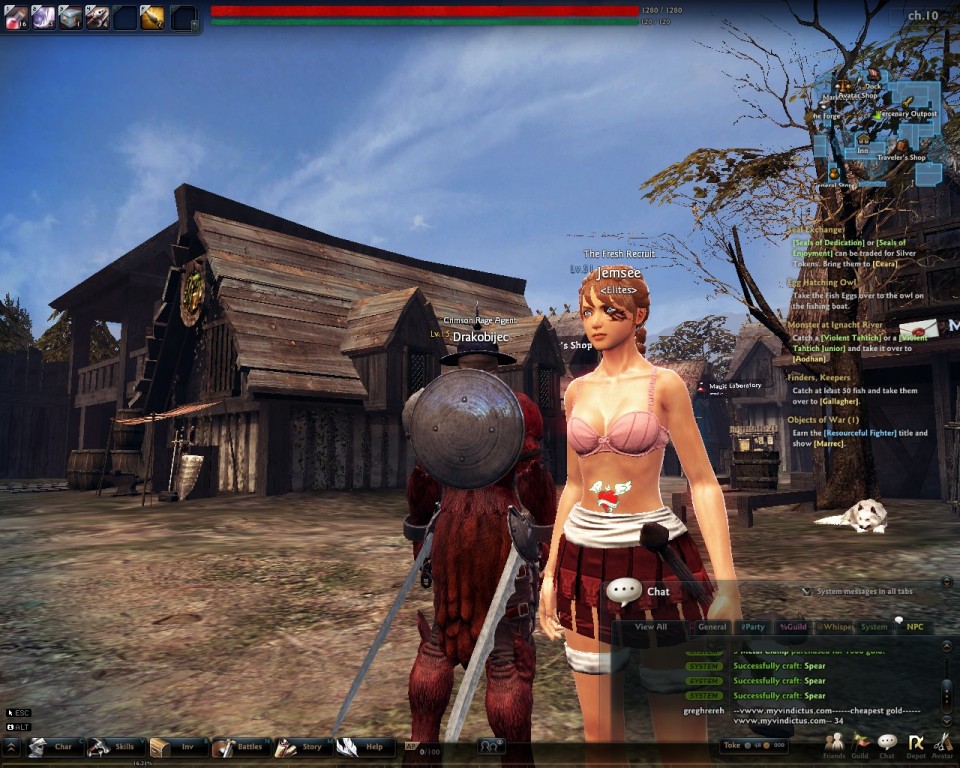
Task: Open the Battles menu
Action: tap(239, 746)
